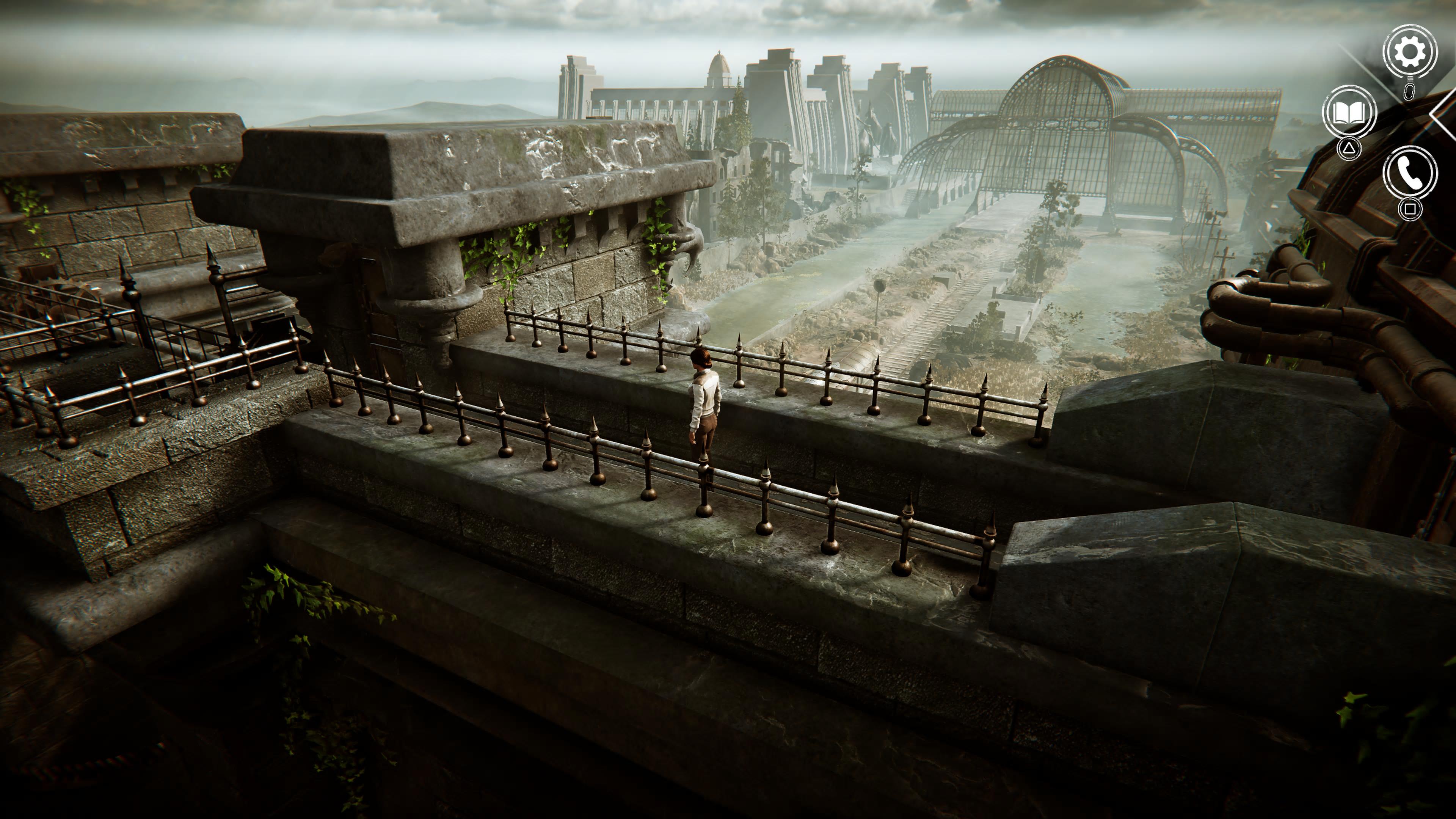The image size is (1456, 819).
Task: Open the journal book icon
Action: [1349, 113]
